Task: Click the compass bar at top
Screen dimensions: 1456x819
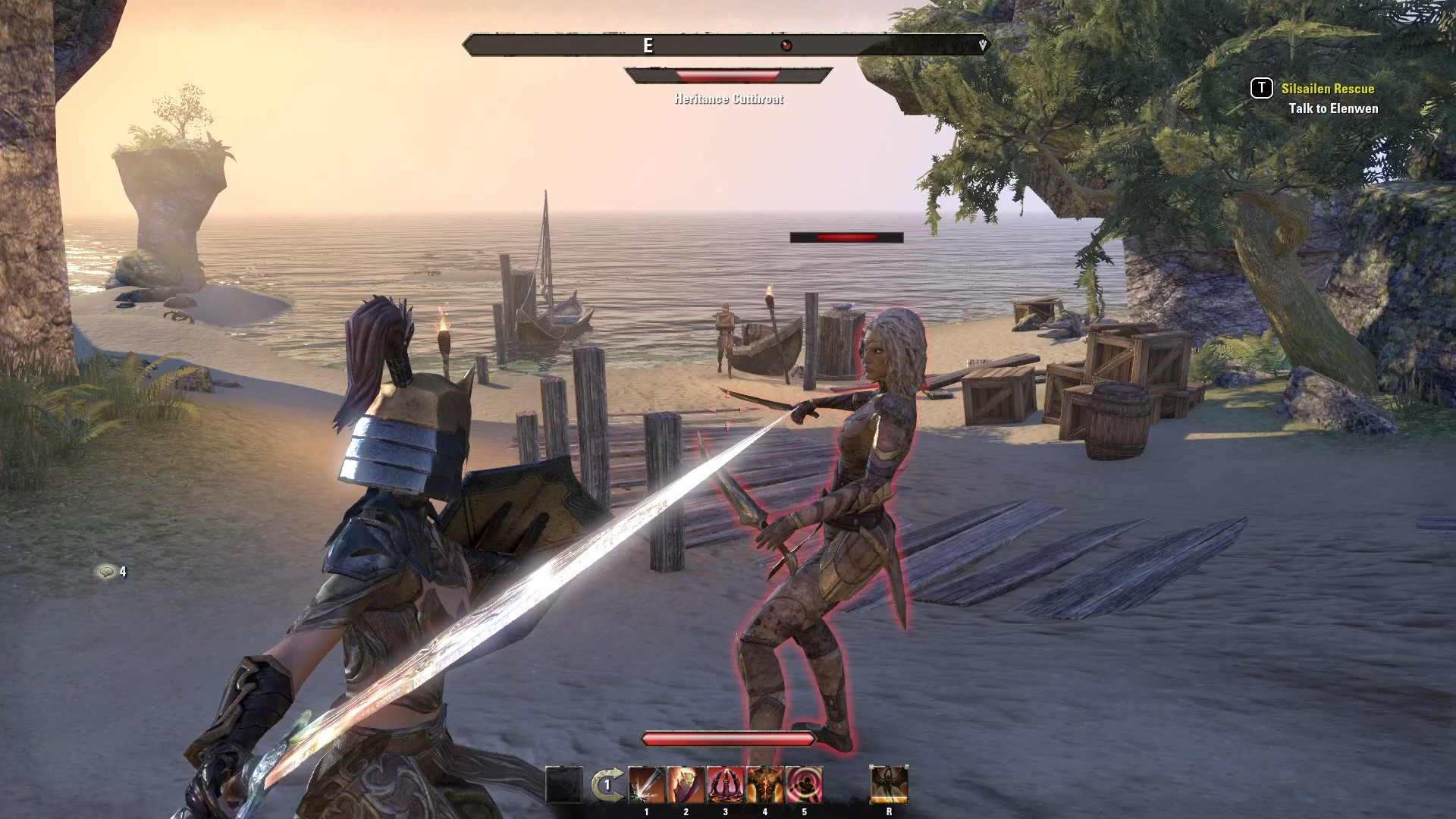Action: pyautogui.click(x=726, y=45)
